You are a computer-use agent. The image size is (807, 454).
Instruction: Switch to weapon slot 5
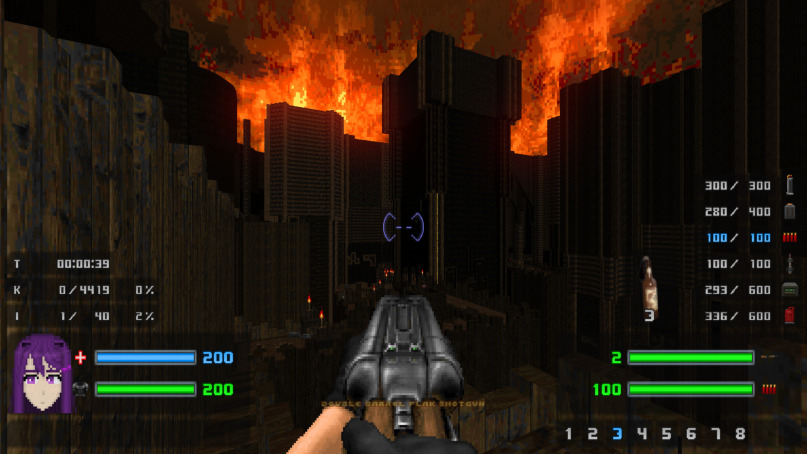666,434
